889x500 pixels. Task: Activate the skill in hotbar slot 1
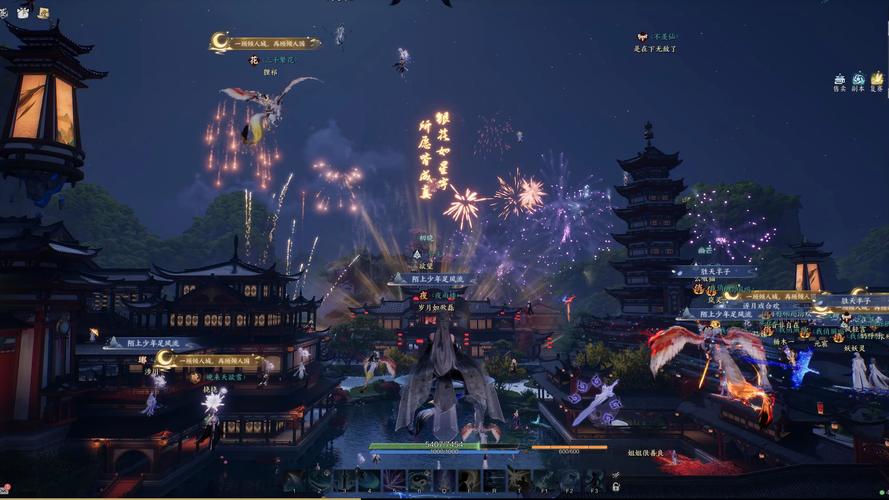click(x=294, y=481)
